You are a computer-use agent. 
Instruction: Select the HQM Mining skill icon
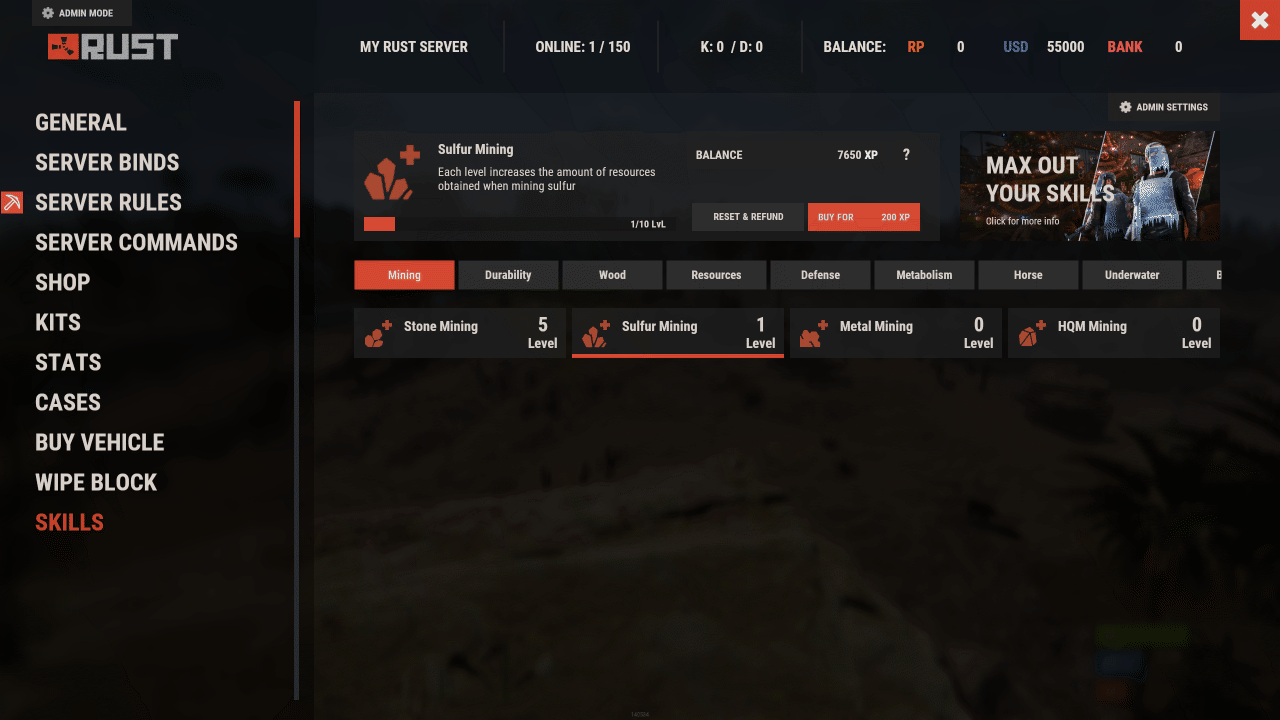tap(1031, 333)
